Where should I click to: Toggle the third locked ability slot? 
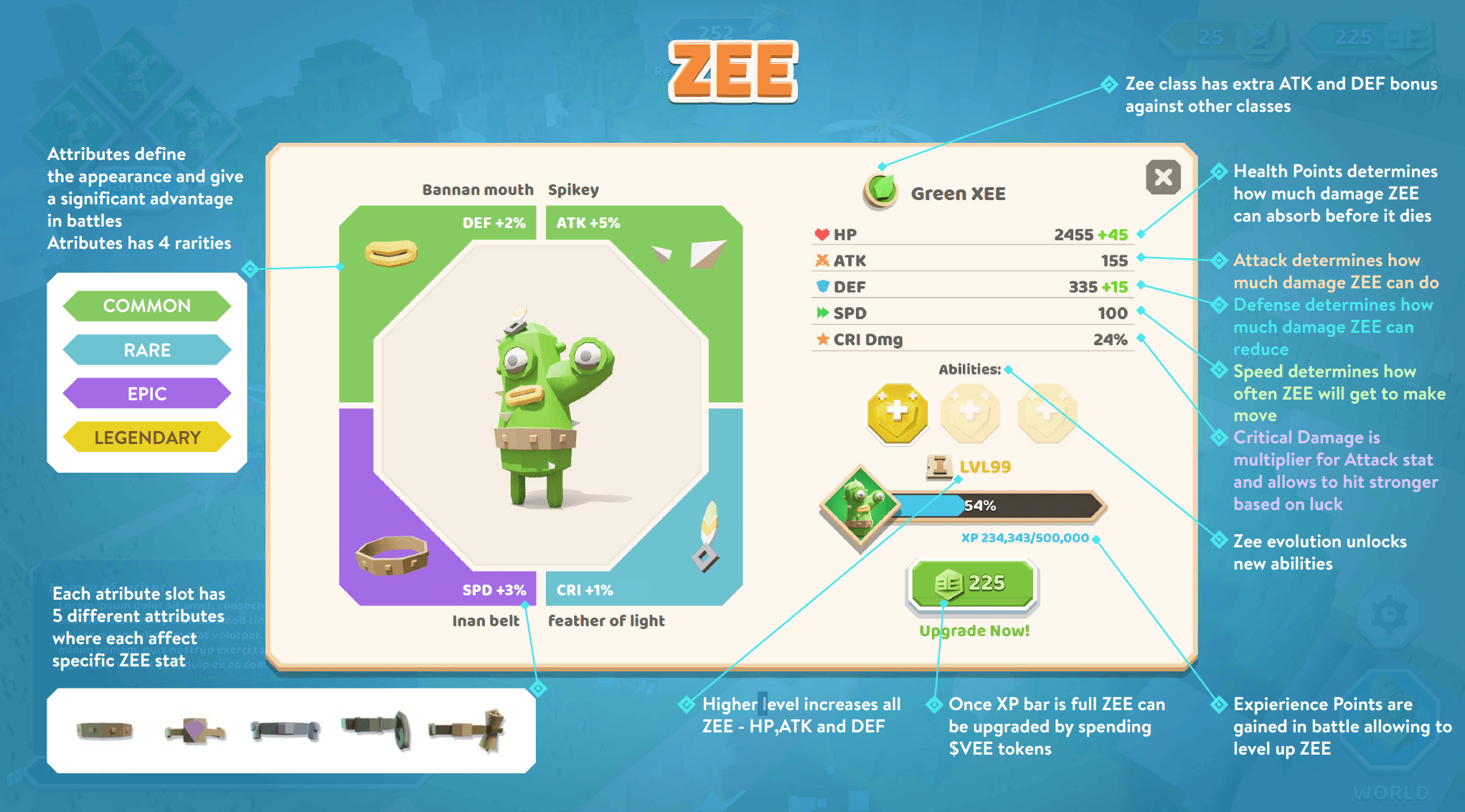1046,414
